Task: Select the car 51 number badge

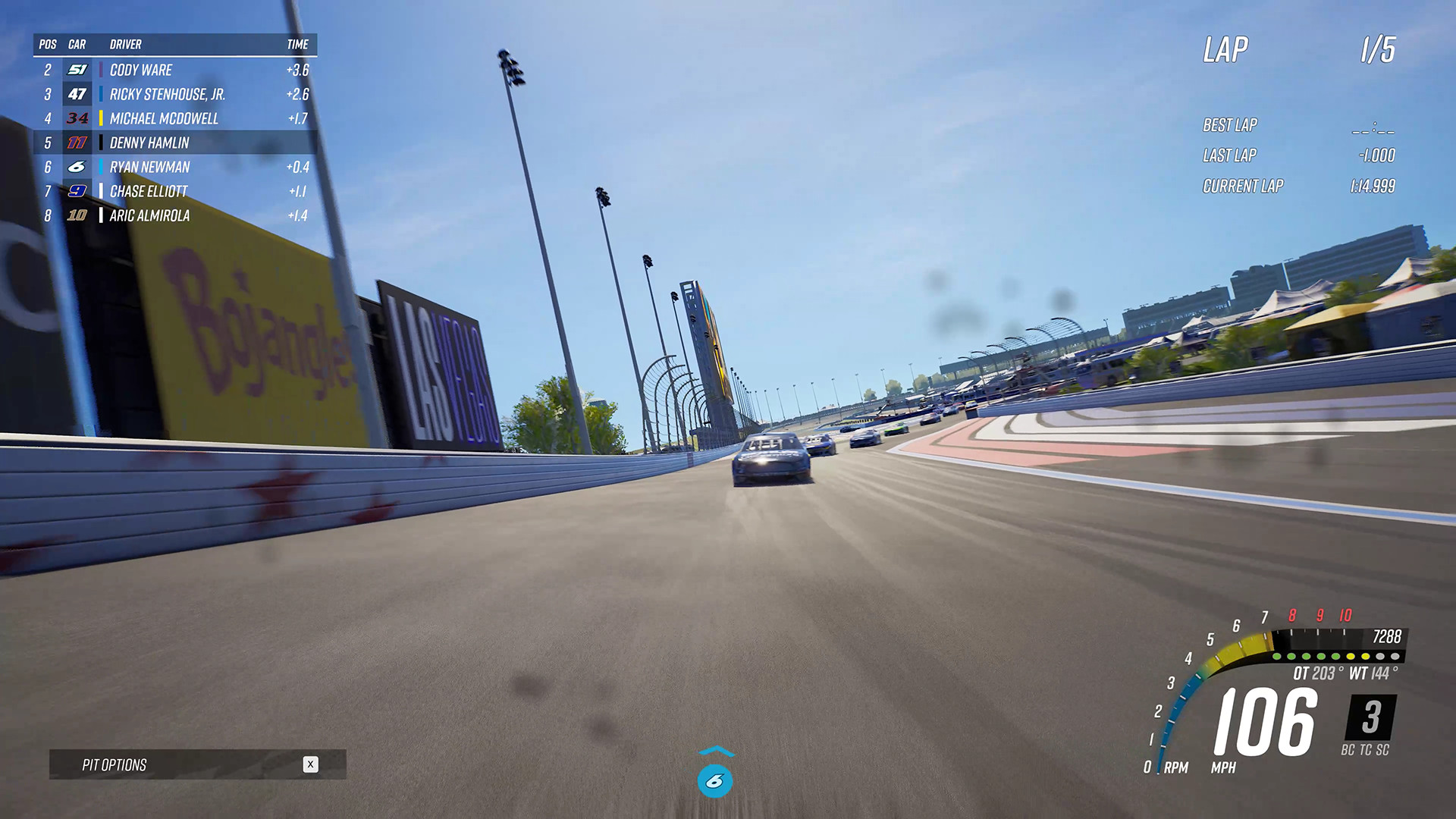Action: pos(78,70)
